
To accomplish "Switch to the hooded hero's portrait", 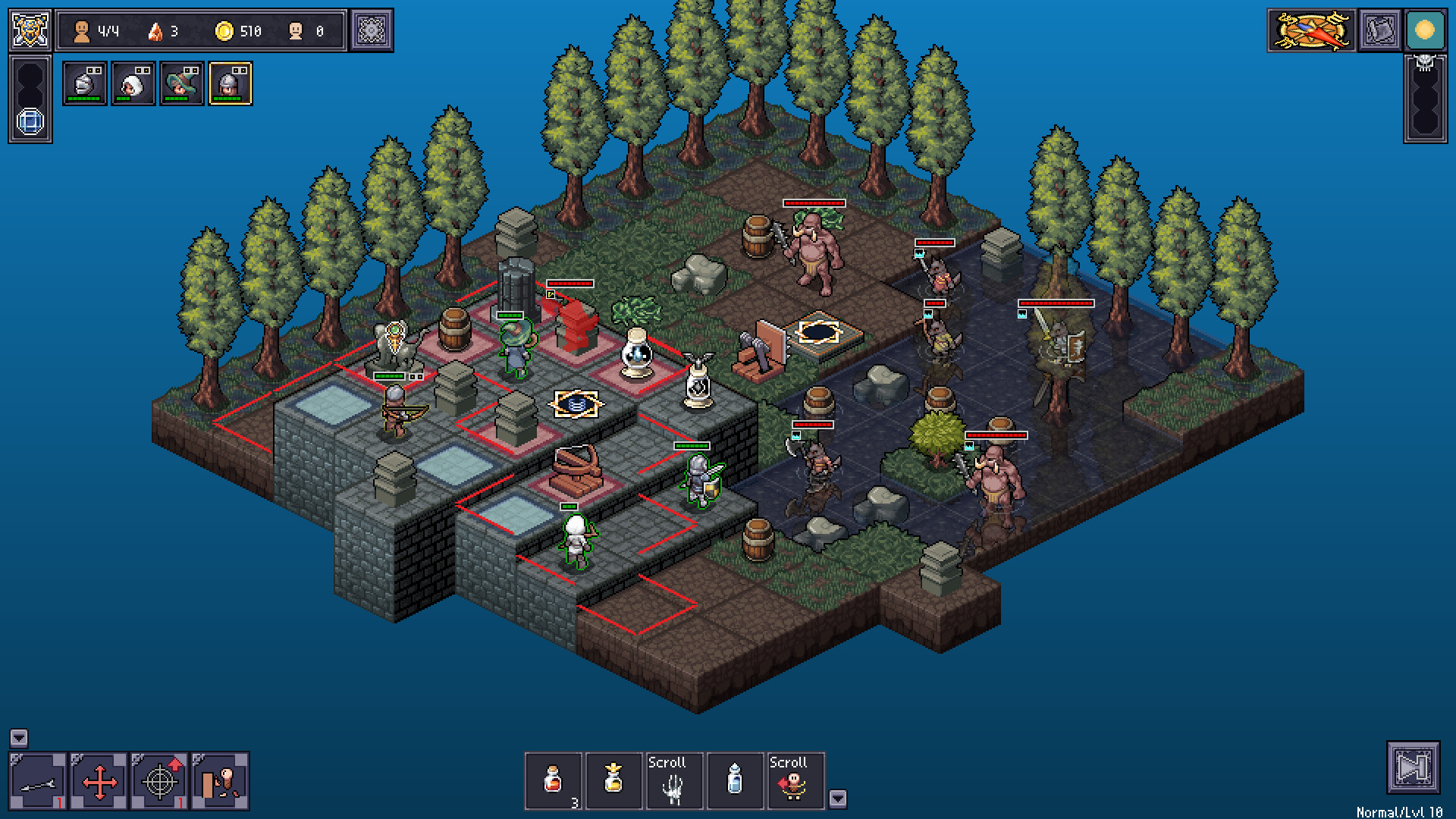I will [x=133, y=83].
